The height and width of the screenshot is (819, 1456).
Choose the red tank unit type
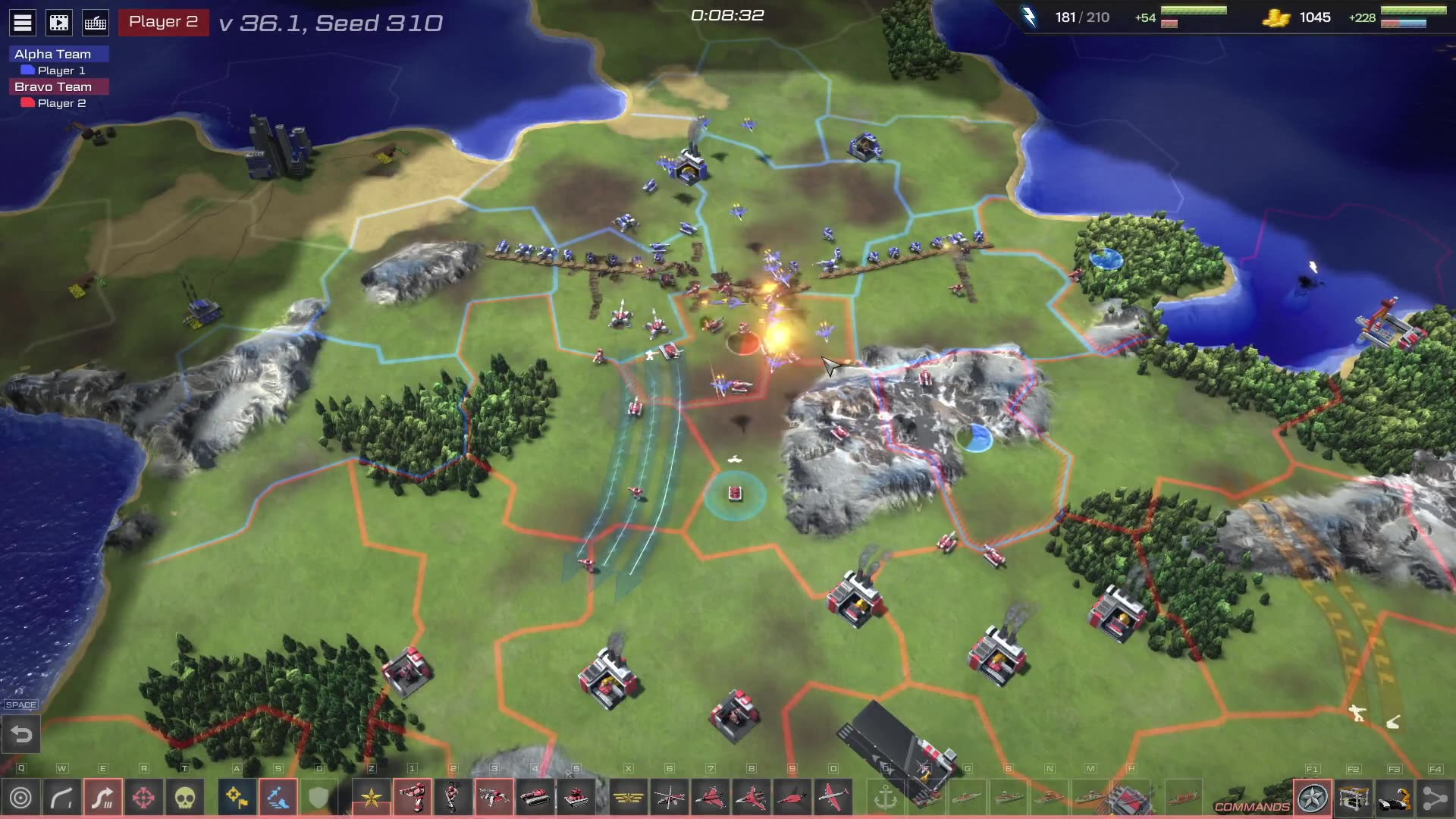pos(535,798)
